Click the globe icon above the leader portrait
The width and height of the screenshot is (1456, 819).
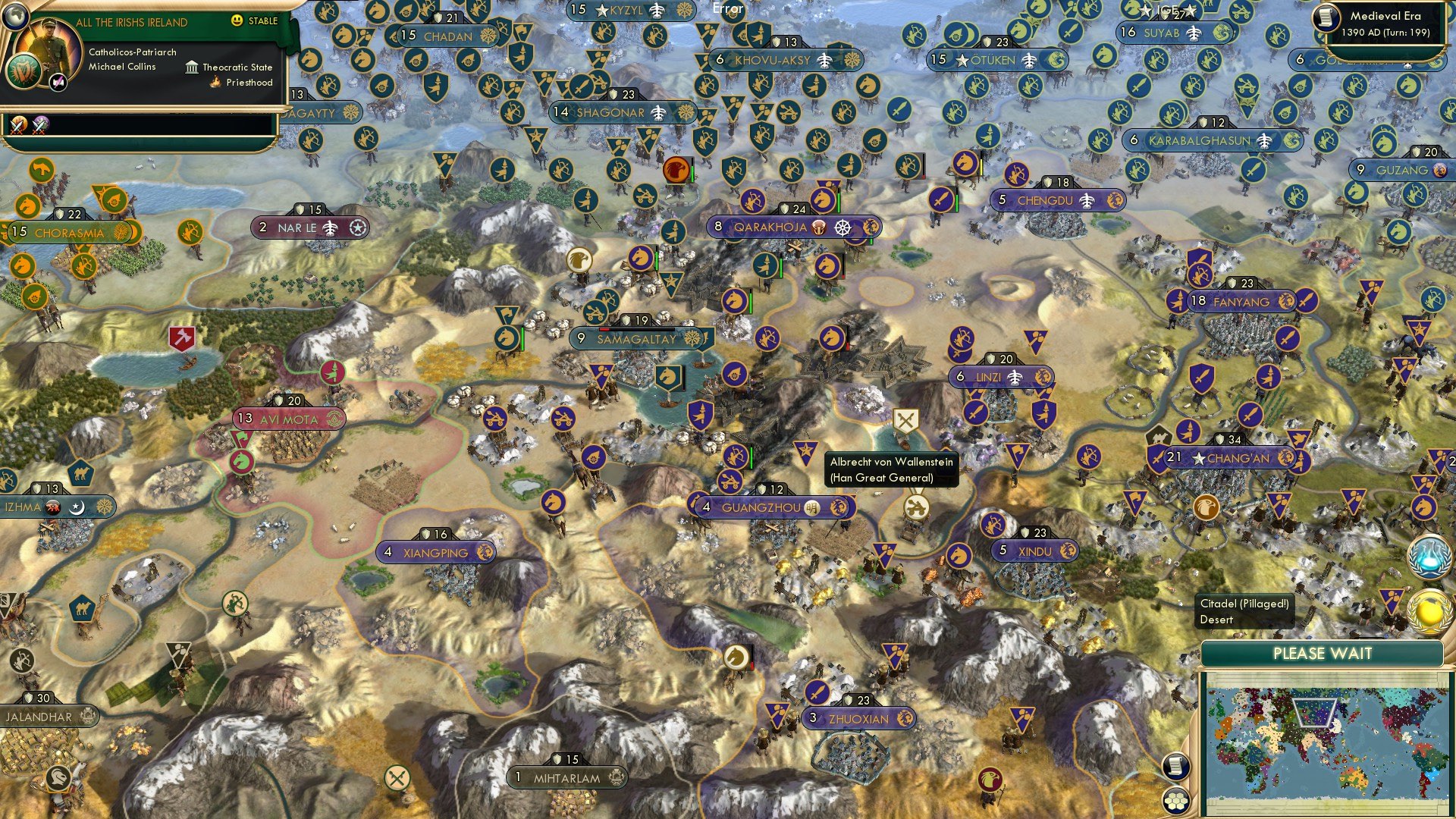15,17
